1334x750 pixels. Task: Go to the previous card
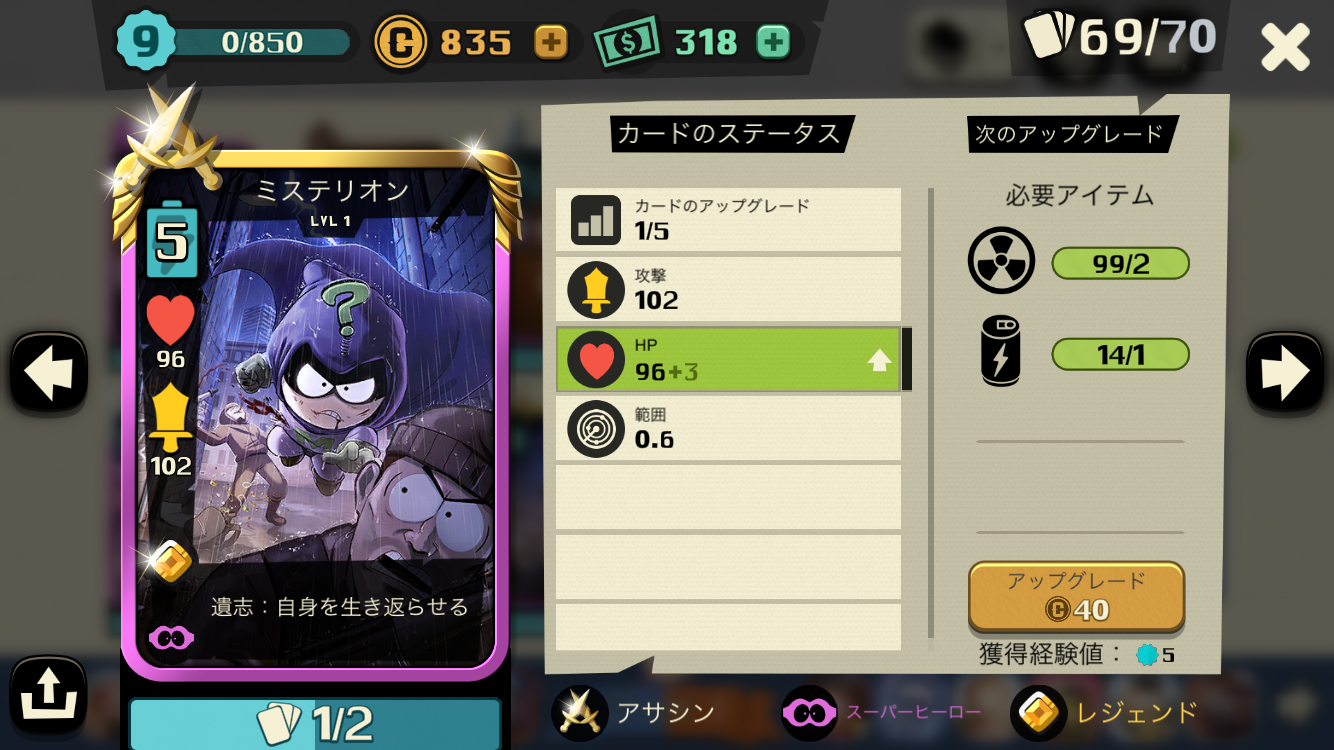point(48,371)
